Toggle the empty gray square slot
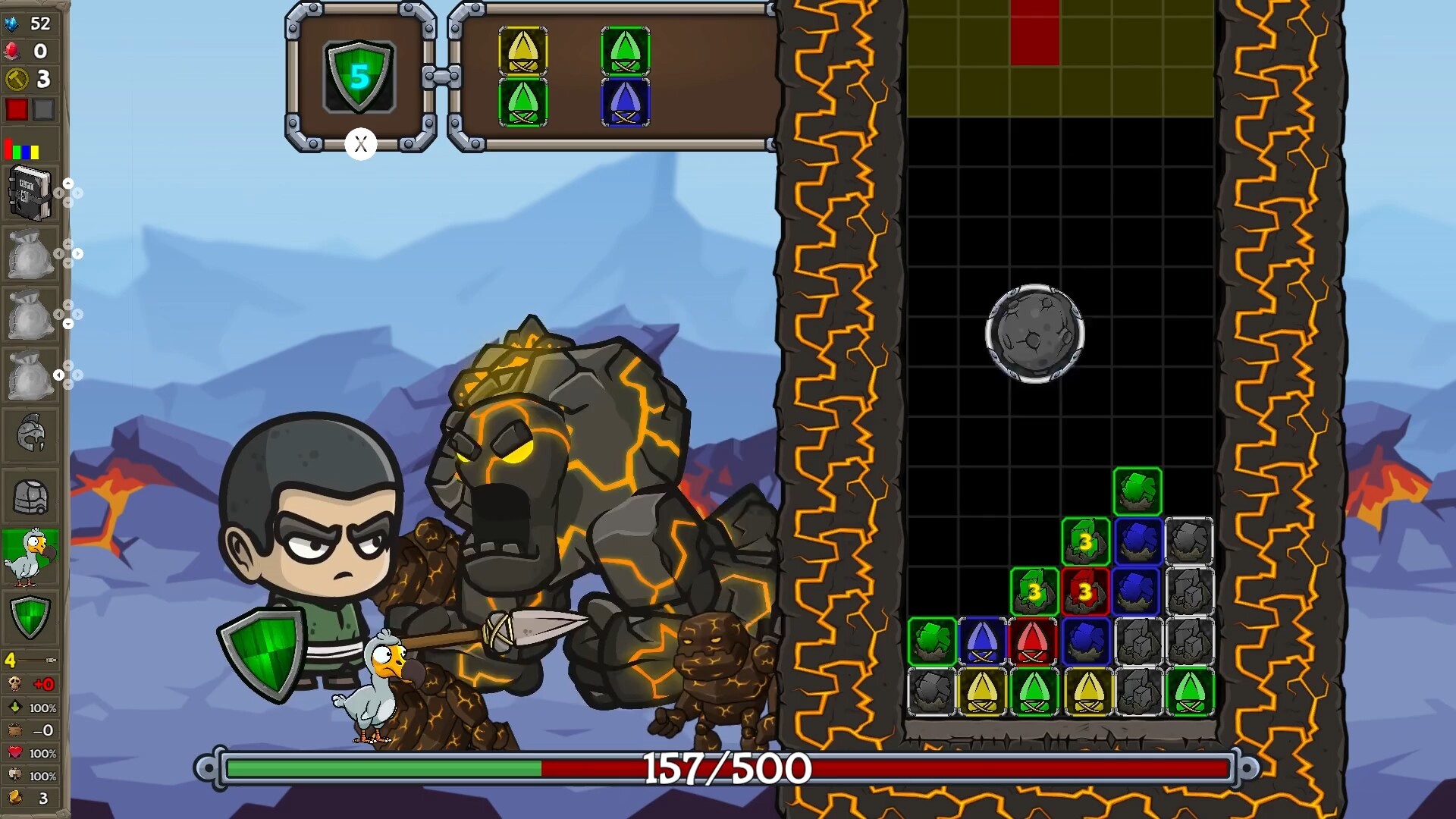This screenshot has width=1456, height=819. pyautogui.click(x=43, y=110)
